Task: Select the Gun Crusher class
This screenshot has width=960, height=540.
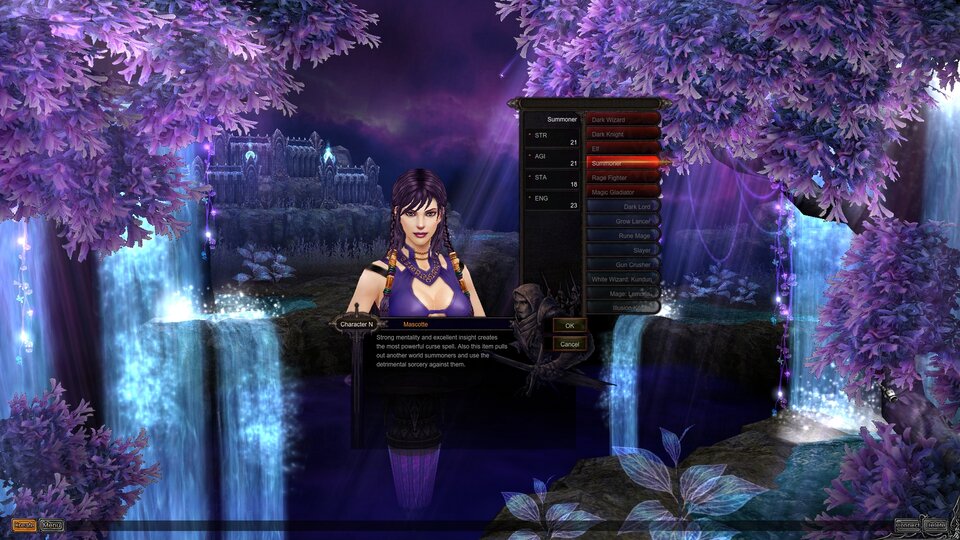Action: click(x=622, y=264)
